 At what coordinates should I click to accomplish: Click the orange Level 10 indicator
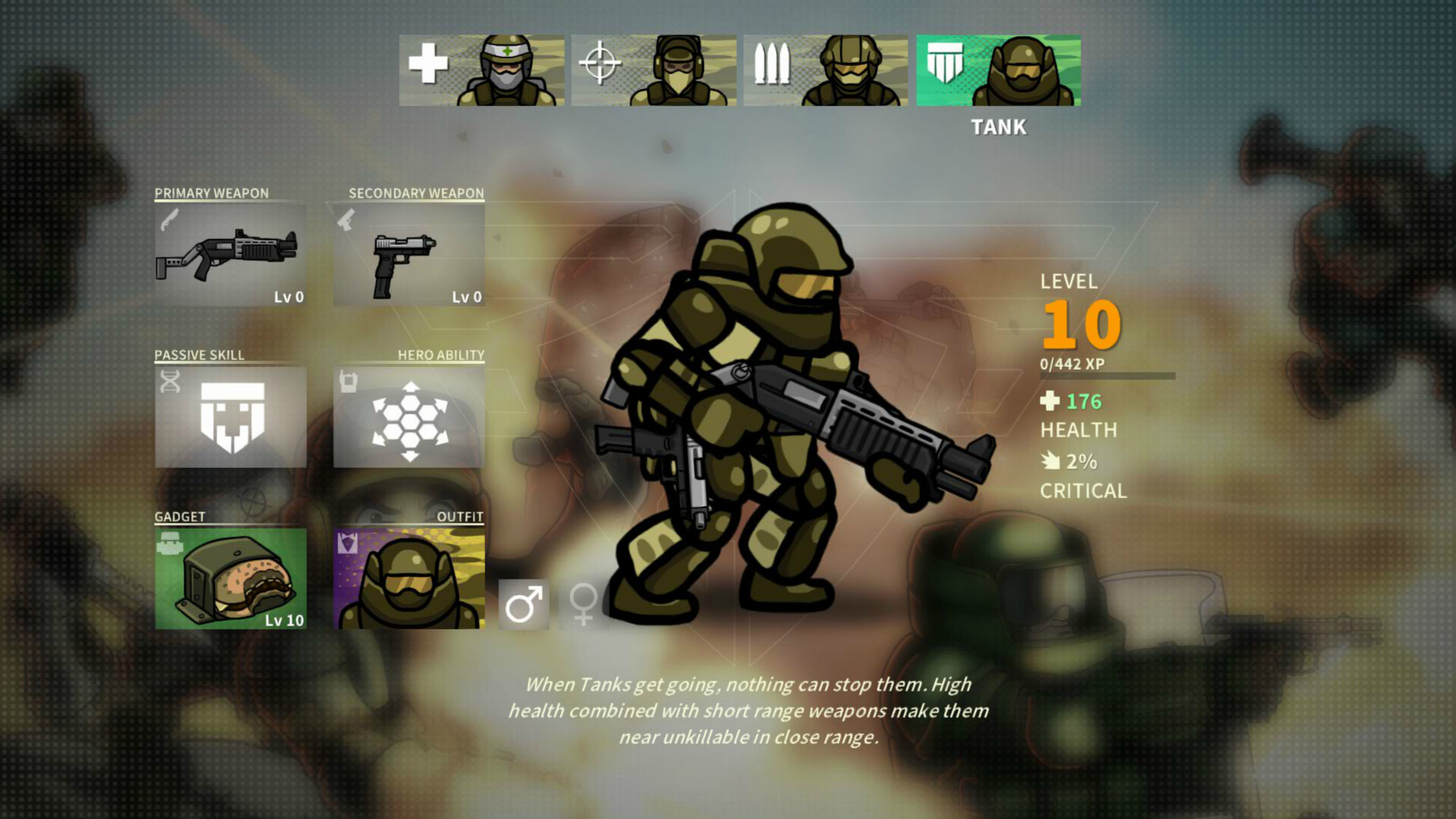(1078, 324)
